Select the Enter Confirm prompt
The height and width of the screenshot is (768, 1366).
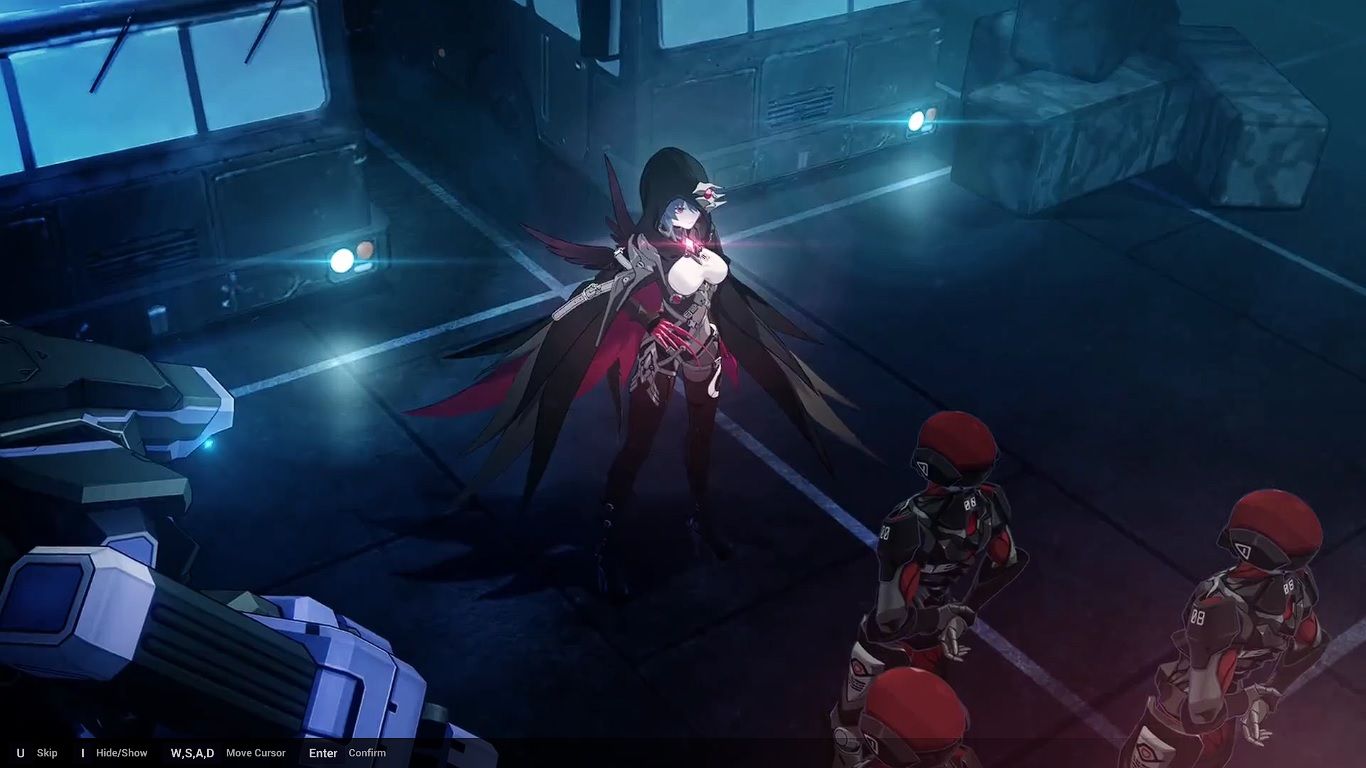pos(345,753)
